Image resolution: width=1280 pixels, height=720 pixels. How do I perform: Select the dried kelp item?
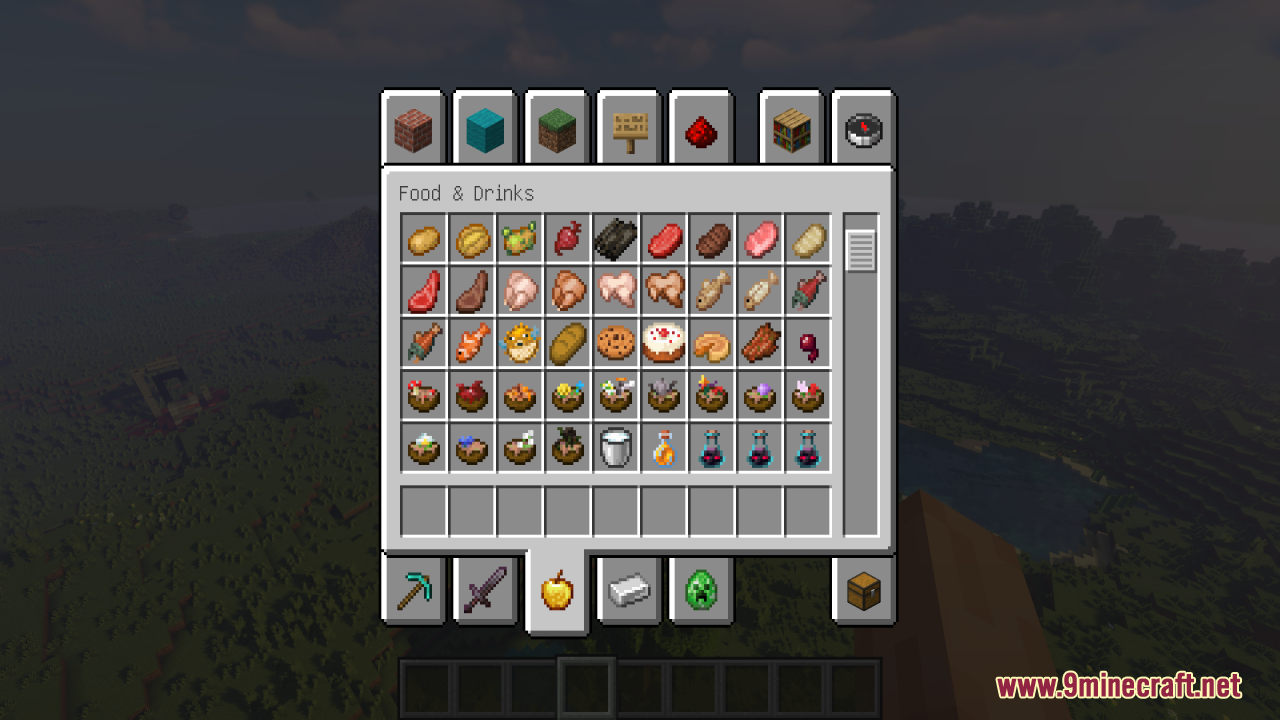click(x=615, y=239)
